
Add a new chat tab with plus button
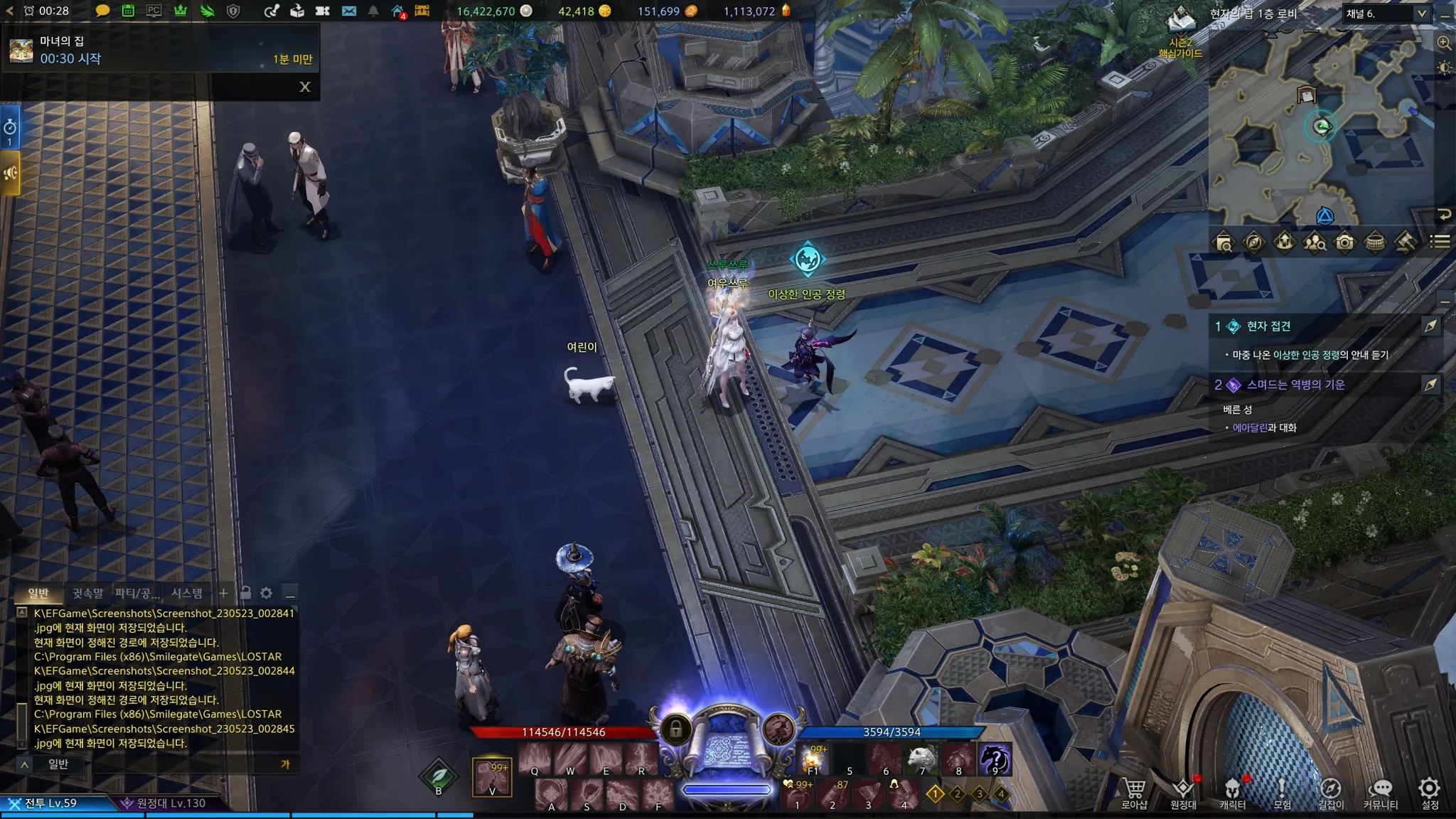[223, 593]
